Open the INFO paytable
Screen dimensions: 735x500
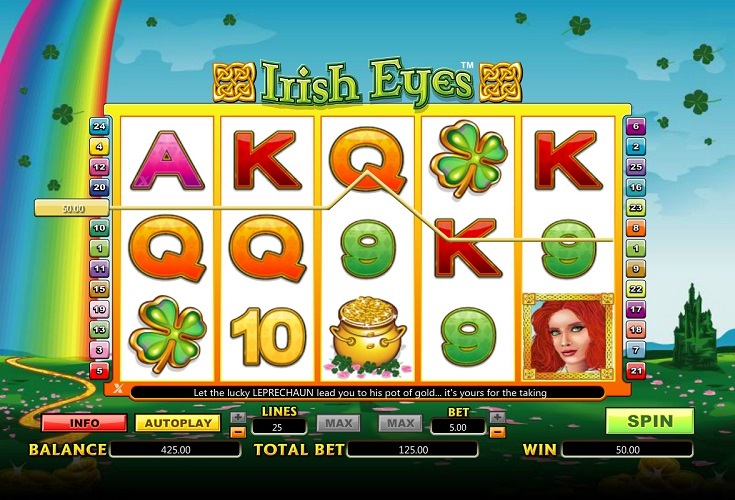click(x=84, y=423)
